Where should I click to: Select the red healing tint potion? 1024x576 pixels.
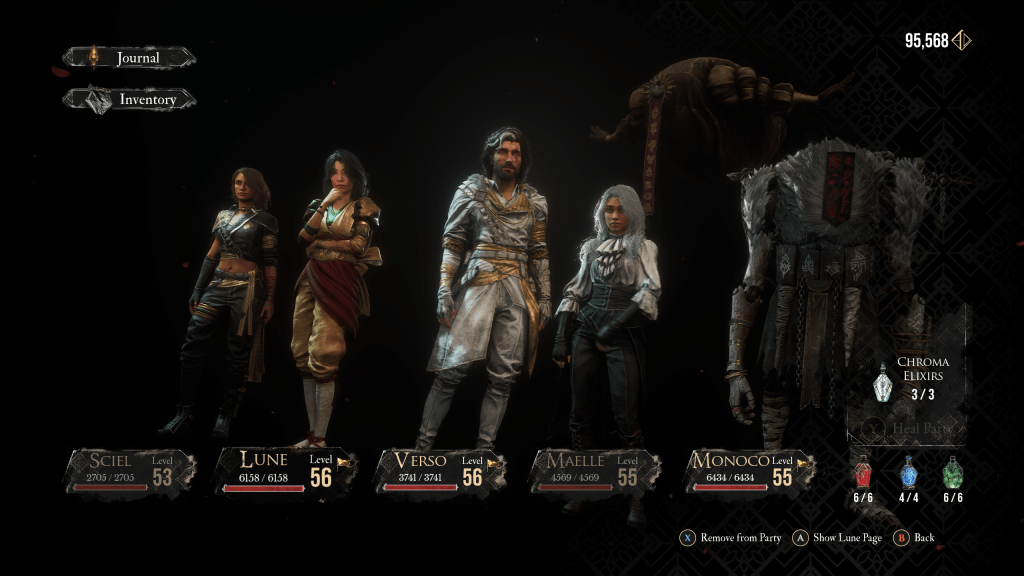click(863, 473)
